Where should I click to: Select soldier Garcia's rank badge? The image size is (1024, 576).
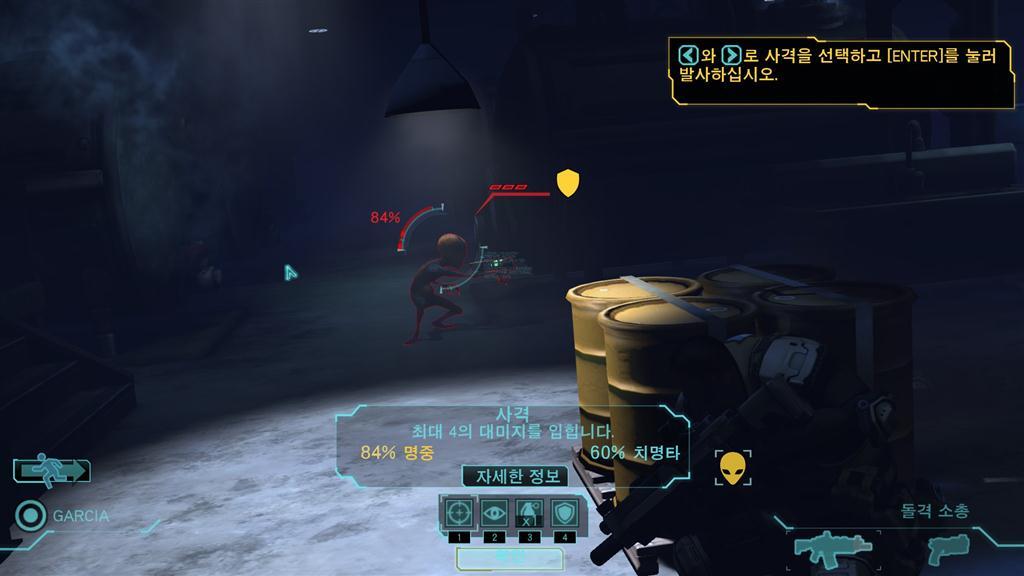pyautogui.click(x=31, y=515)
